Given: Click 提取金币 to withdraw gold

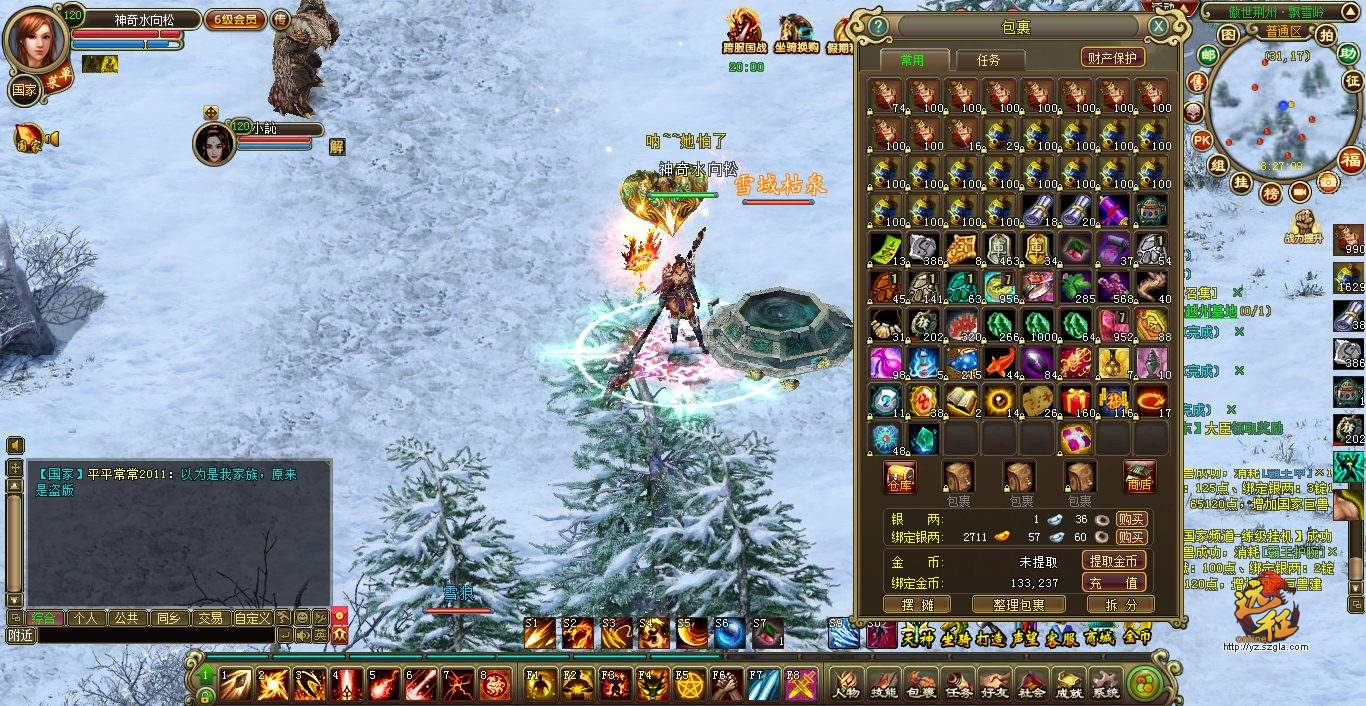Looking at the screenshot, I should [x=1113, y=562].
